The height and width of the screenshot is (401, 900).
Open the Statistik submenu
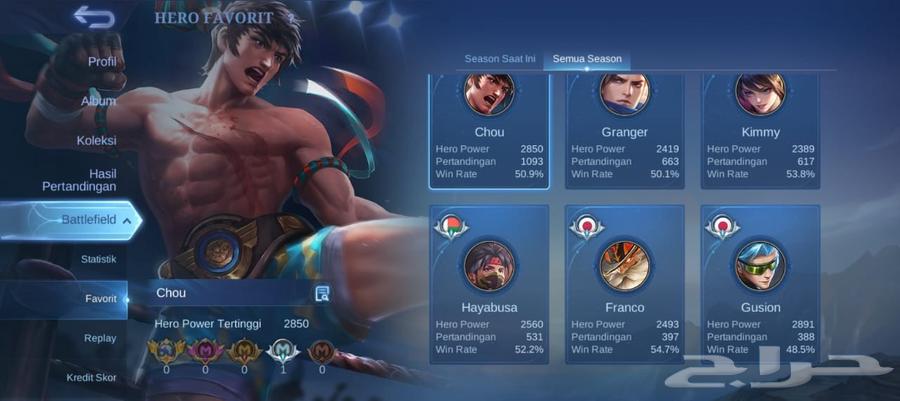(98, 259)
